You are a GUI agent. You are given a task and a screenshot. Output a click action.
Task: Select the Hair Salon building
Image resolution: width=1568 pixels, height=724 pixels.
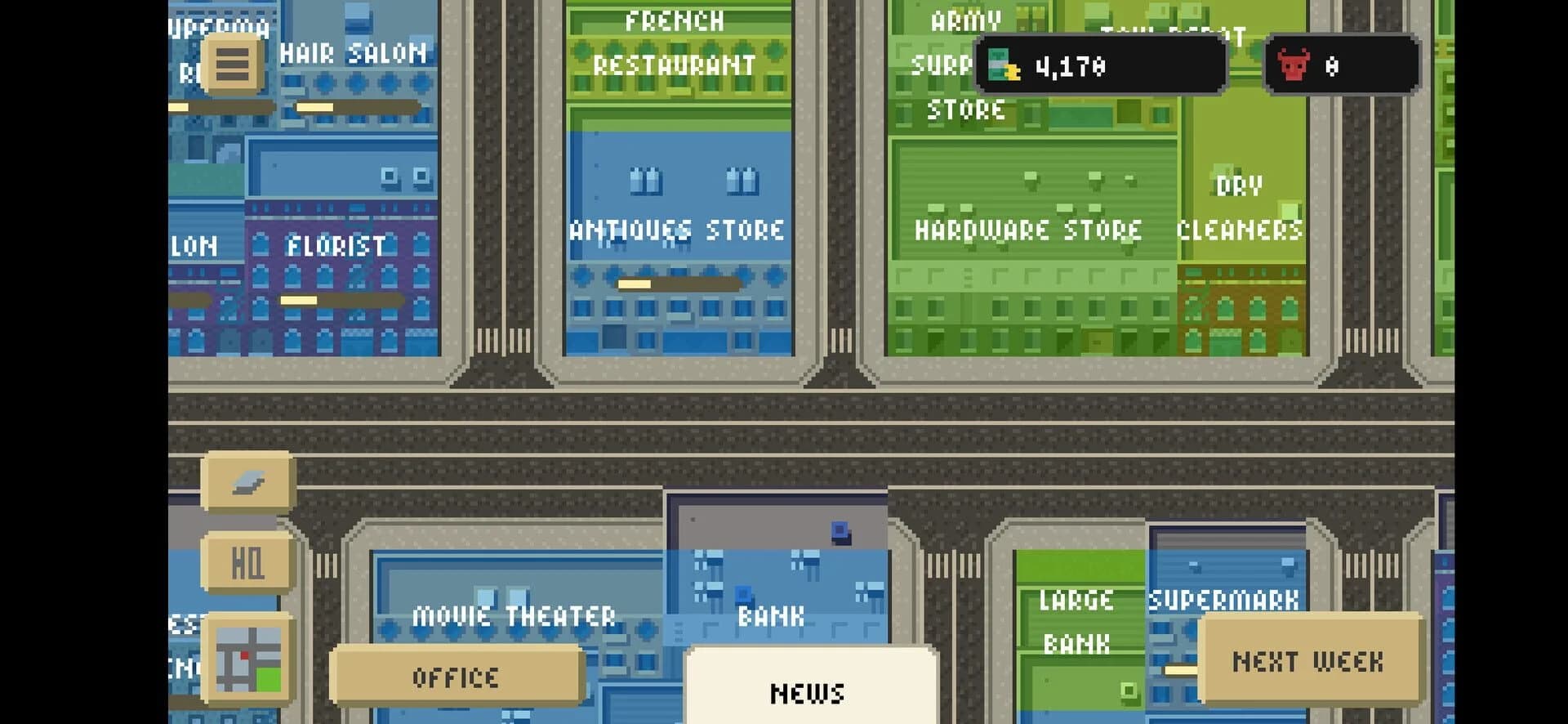click(353, 53)
